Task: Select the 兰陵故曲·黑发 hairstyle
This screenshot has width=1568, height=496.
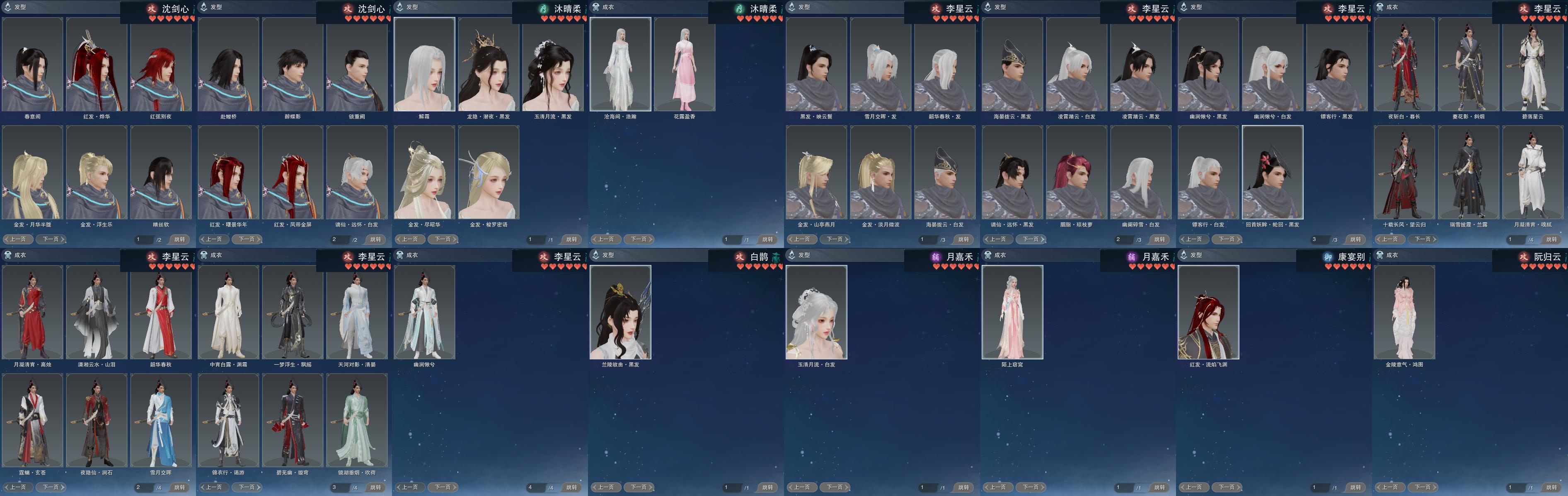Action: point(620,313)
